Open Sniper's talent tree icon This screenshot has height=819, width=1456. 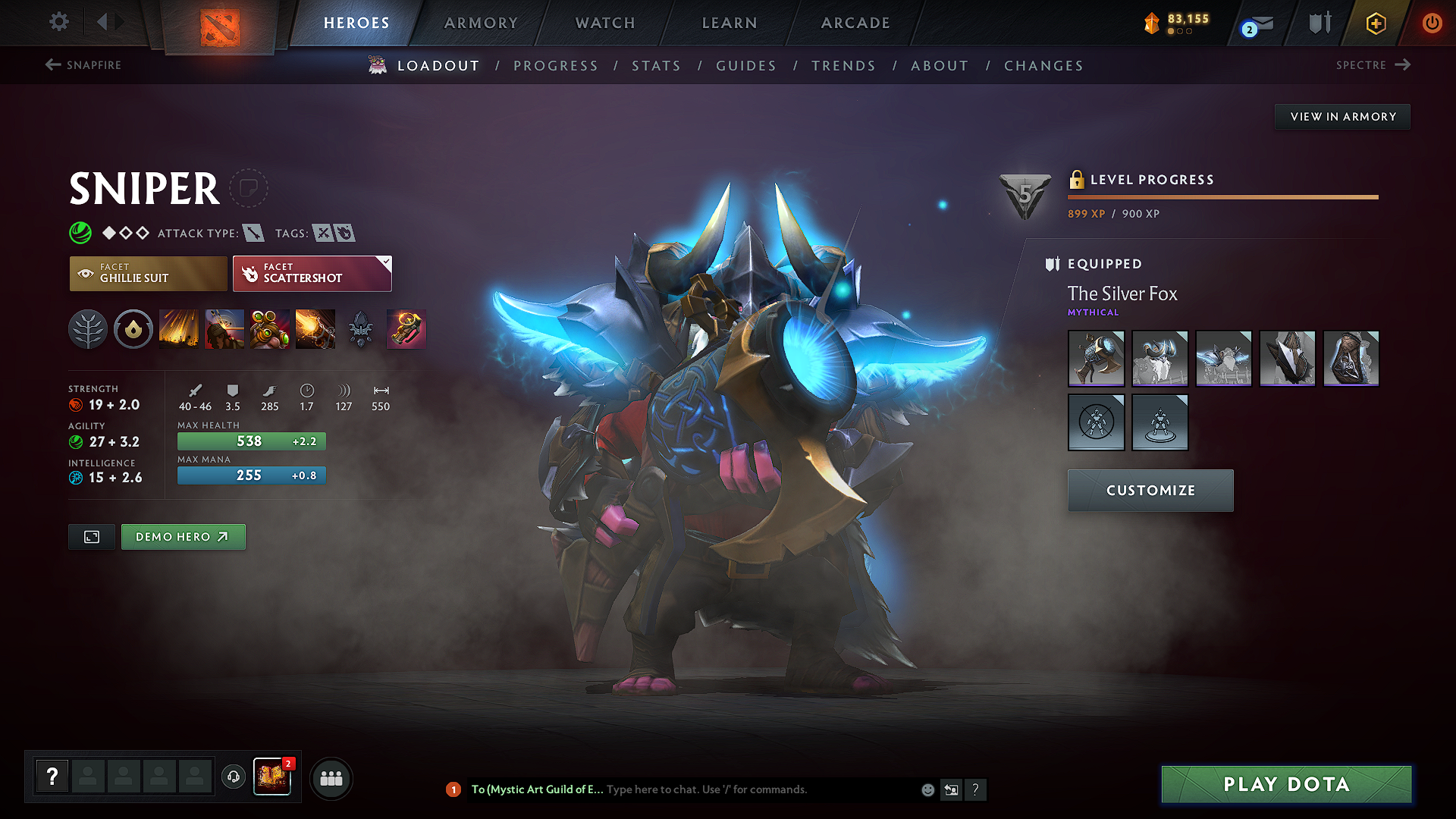[88, 328]
